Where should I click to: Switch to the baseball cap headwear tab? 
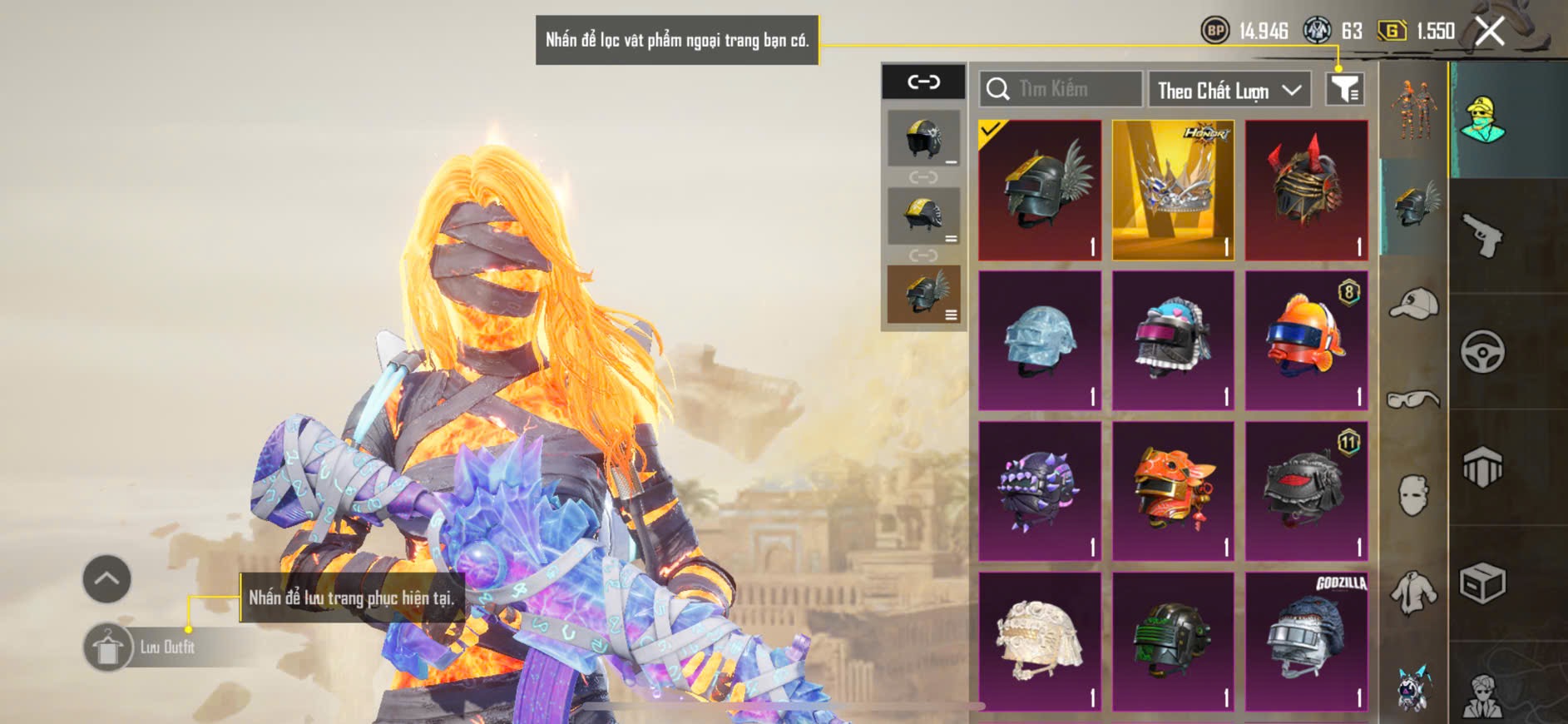1413,304
